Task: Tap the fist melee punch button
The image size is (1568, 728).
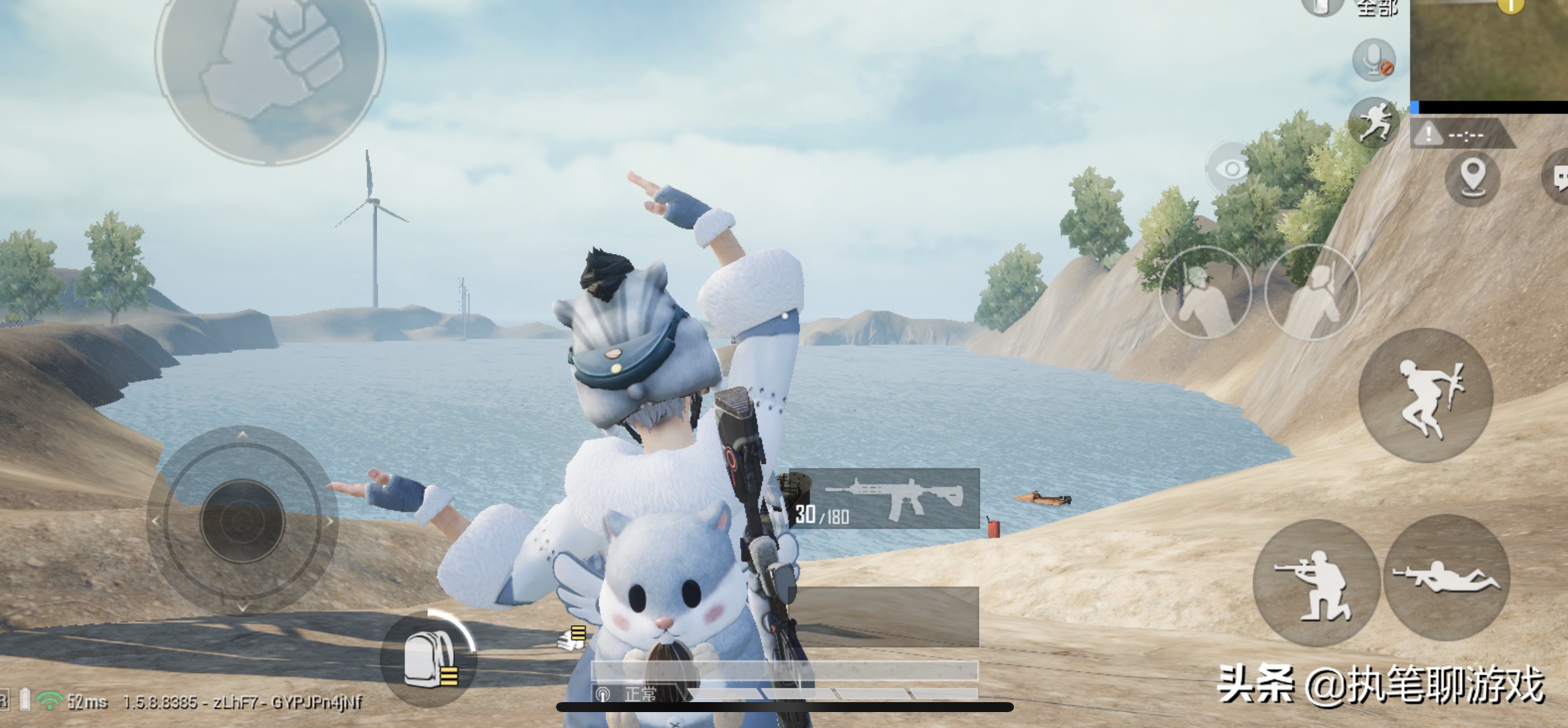Action: point(270,60)
